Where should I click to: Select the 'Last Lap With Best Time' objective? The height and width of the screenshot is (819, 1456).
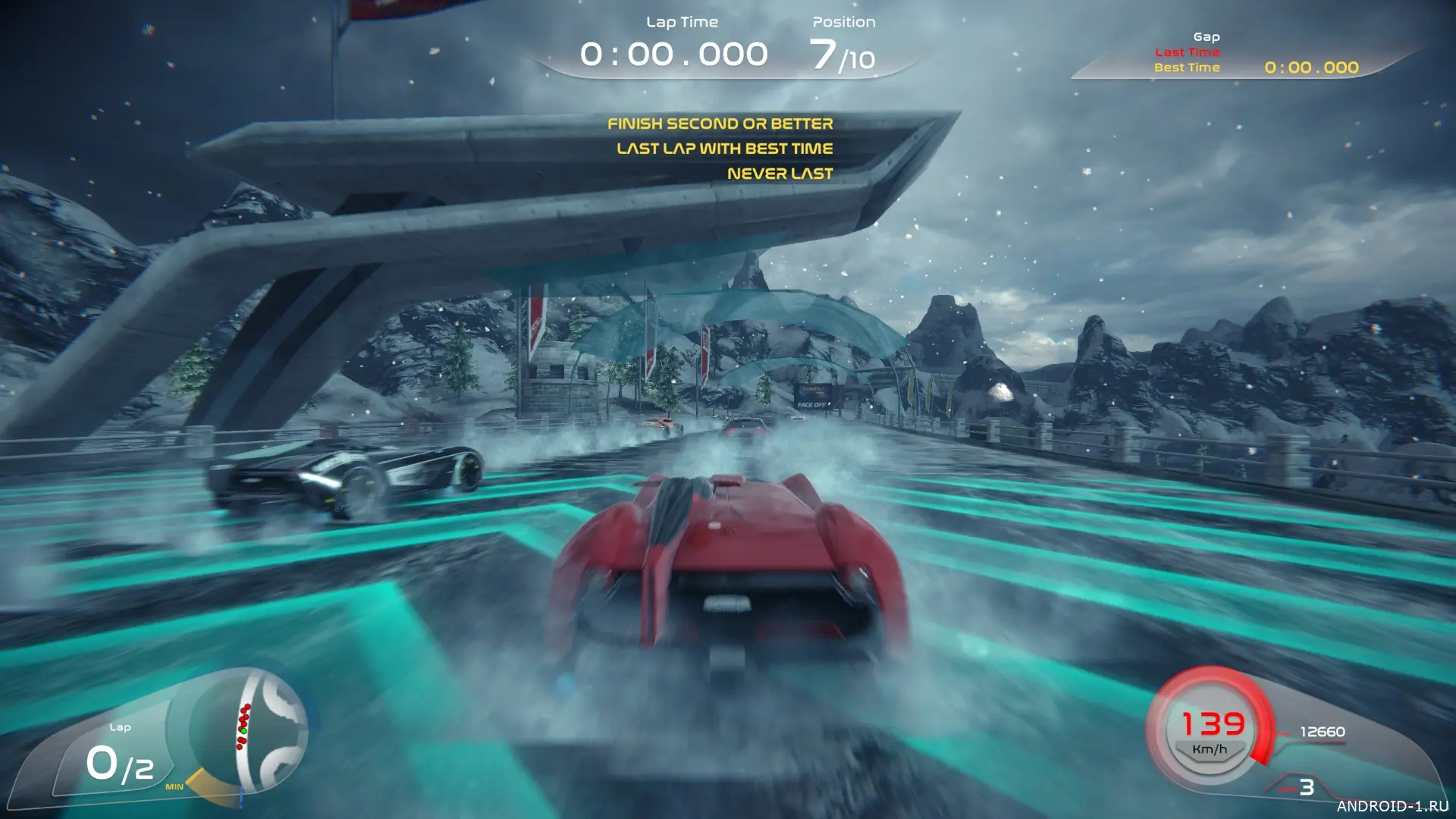point(724,149)
